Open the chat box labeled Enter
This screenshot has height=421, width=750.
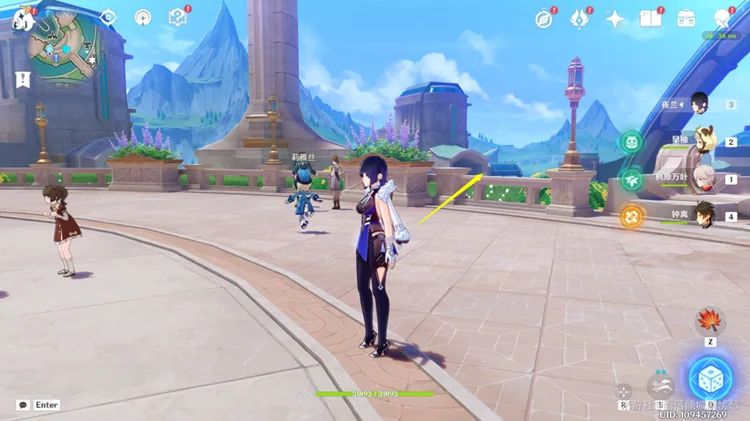pos(38,405)
